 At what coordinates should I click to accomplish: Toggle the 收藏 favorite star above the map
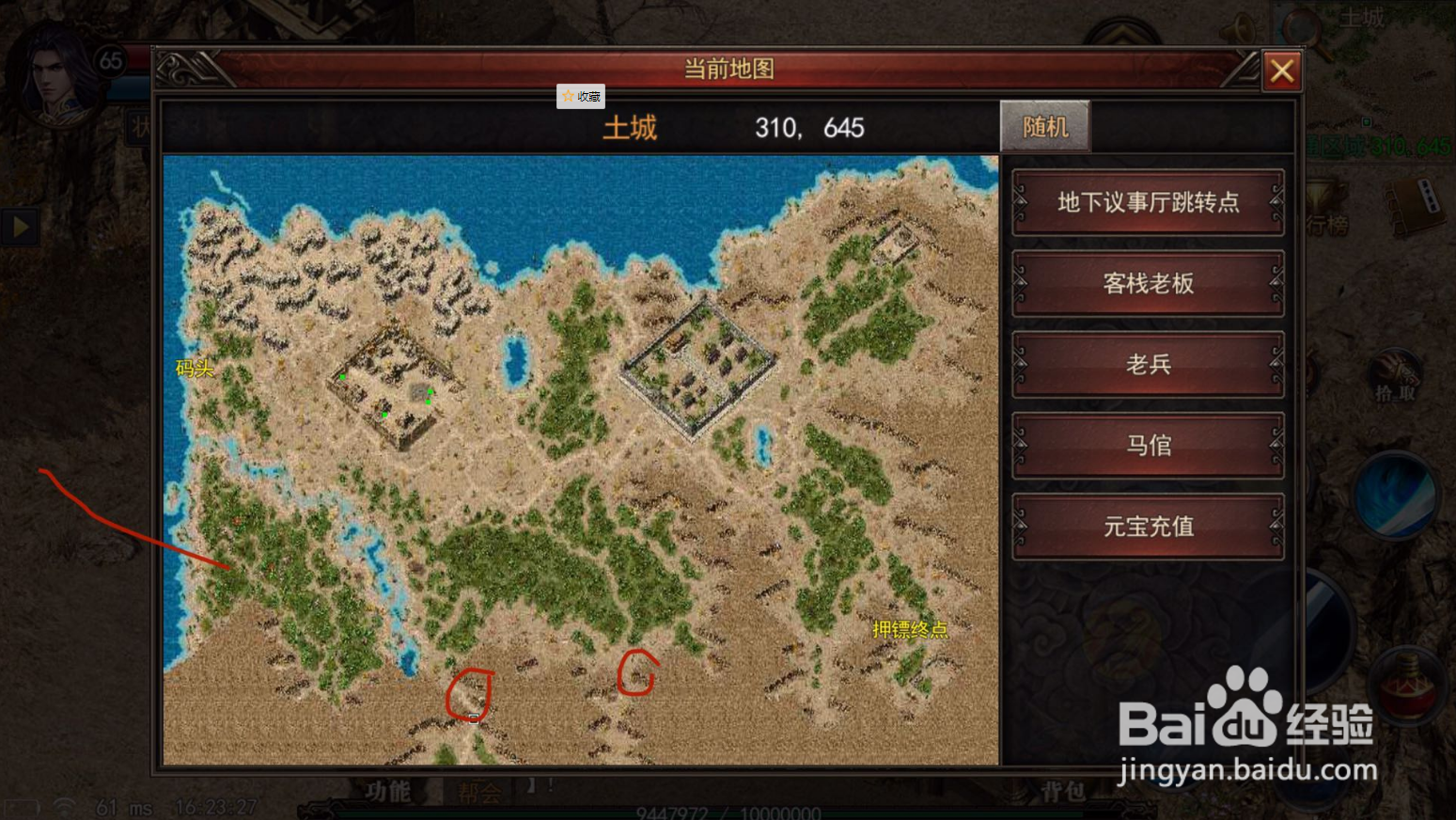tap(581, 96)
